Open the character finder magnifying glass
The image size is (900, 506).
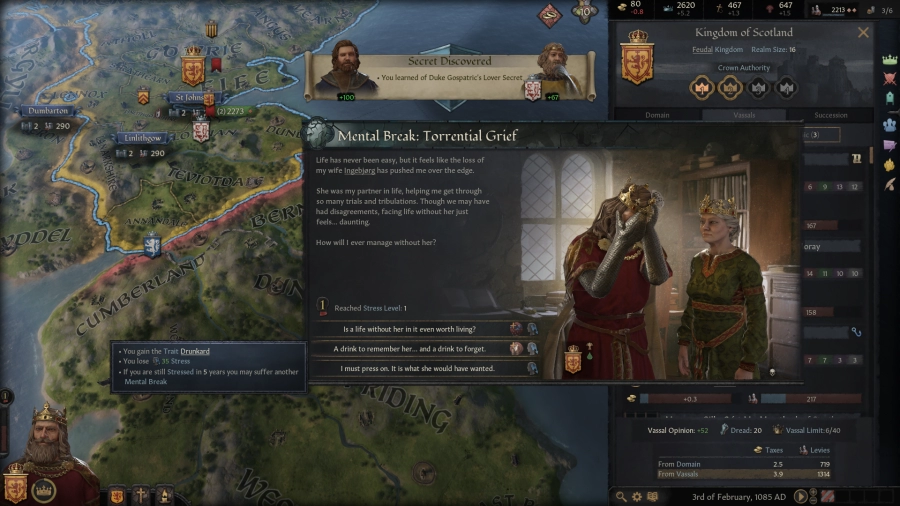[x=621, y=496]
